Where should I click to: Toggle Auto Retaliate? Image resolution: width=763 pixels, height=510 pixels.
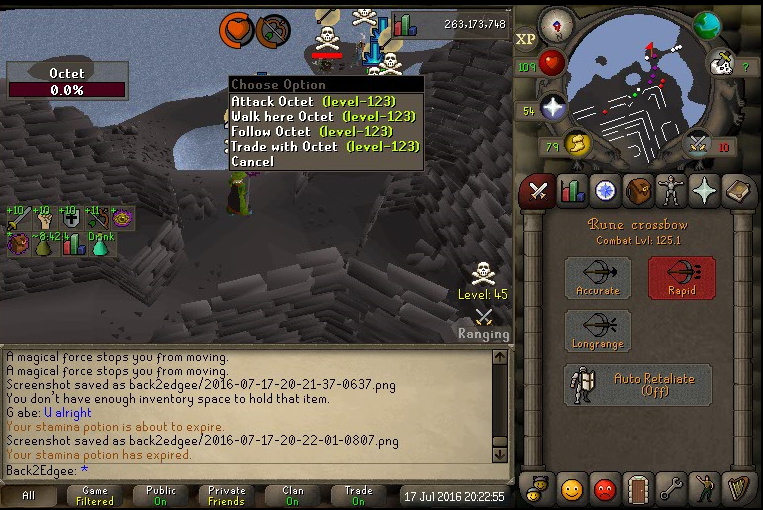[x=637, y=385]
